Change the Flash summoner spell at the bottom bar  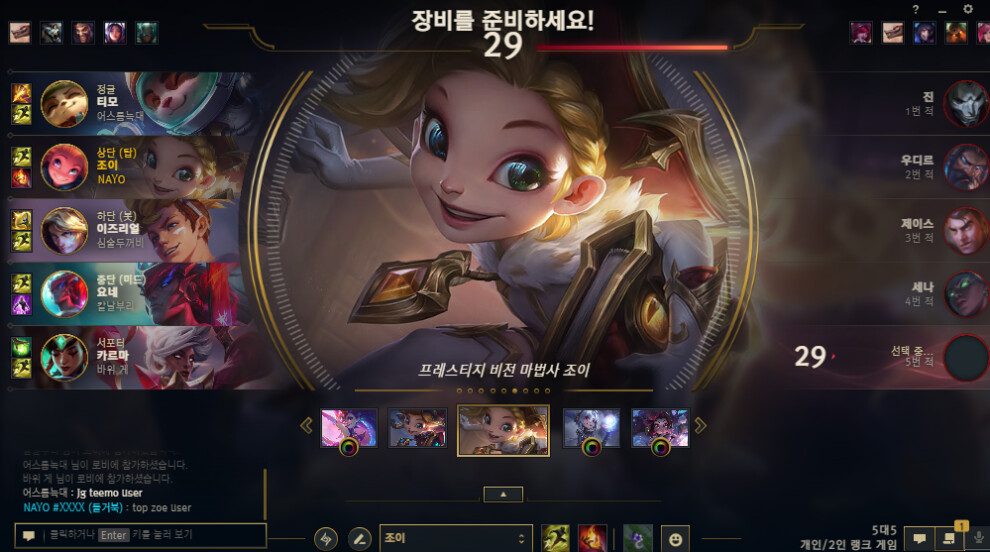point(556,539)
